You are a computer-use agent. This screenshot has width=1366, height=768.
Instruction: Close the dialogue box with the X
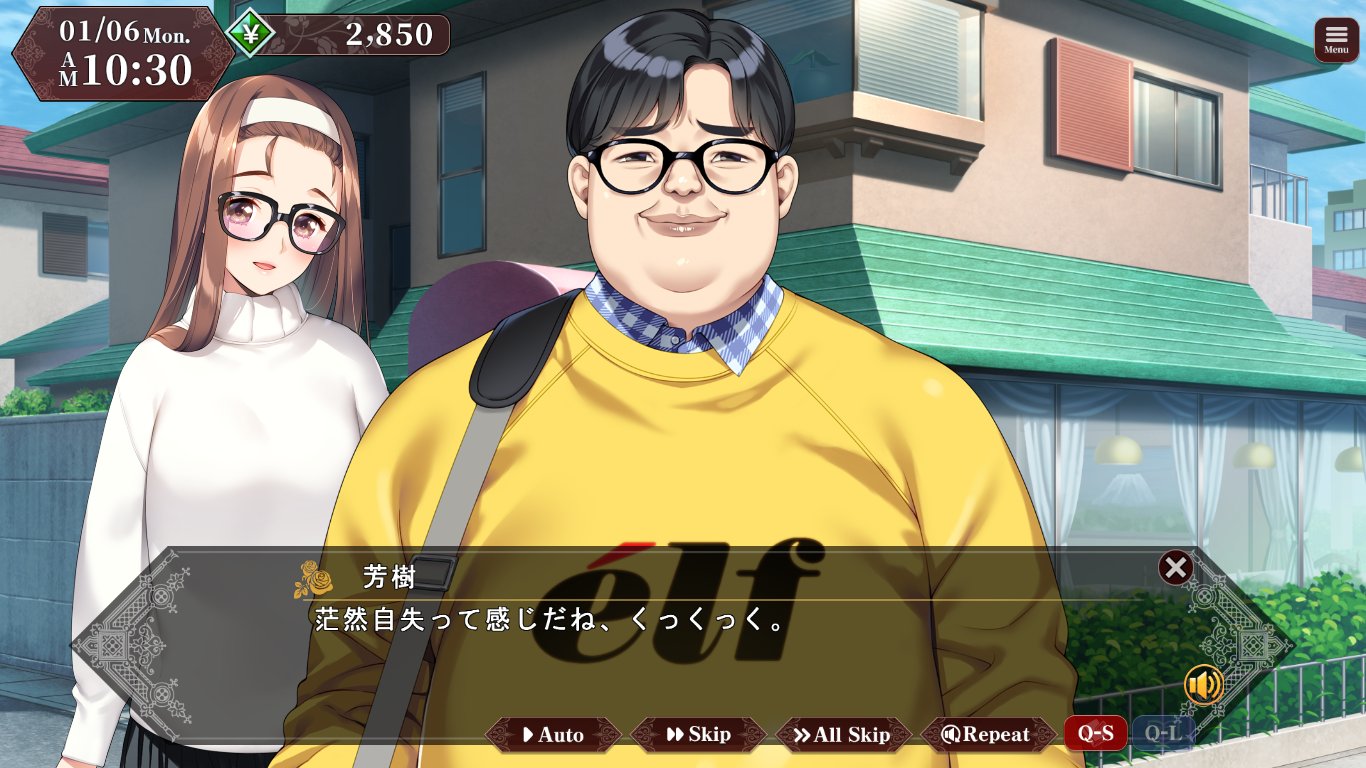tap(1175, 568)
